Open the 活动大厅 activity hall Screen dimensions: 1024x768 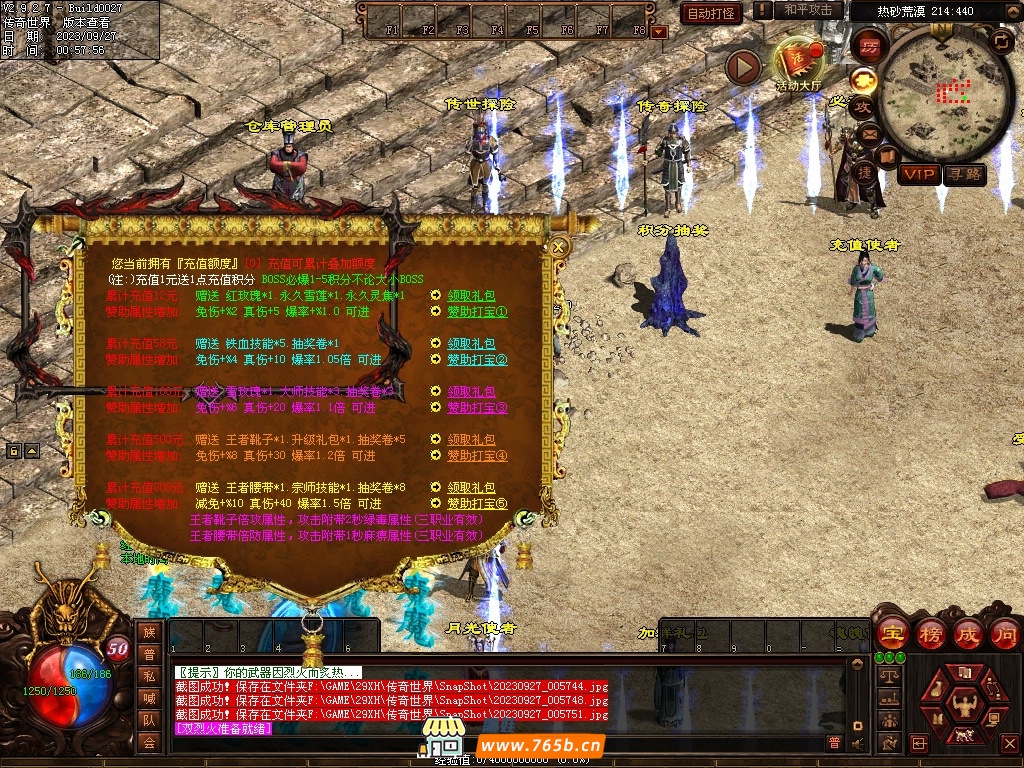[x=797, y=63]
